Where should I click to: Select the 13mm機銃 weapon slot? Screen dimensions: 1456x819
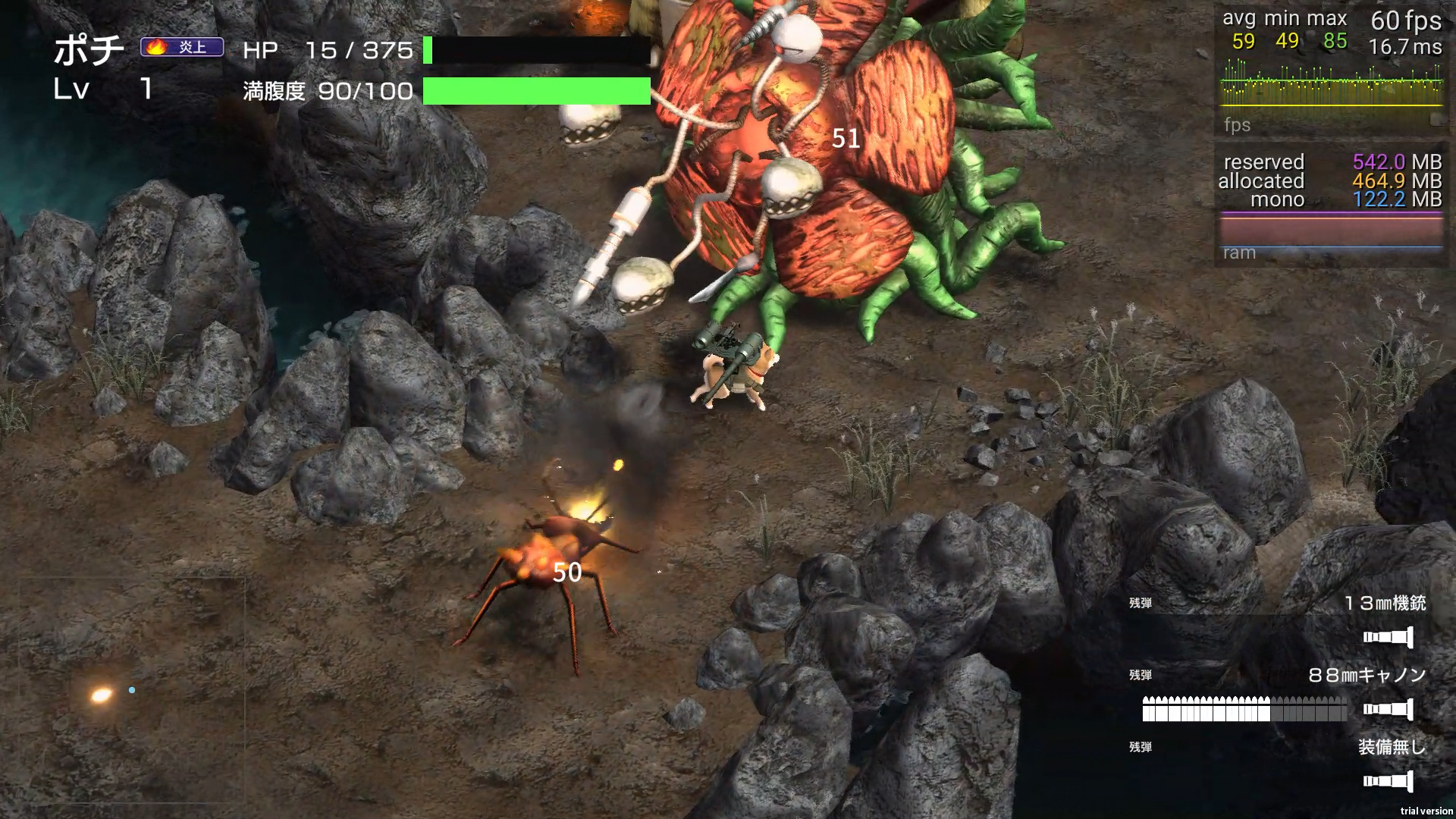1385,604
